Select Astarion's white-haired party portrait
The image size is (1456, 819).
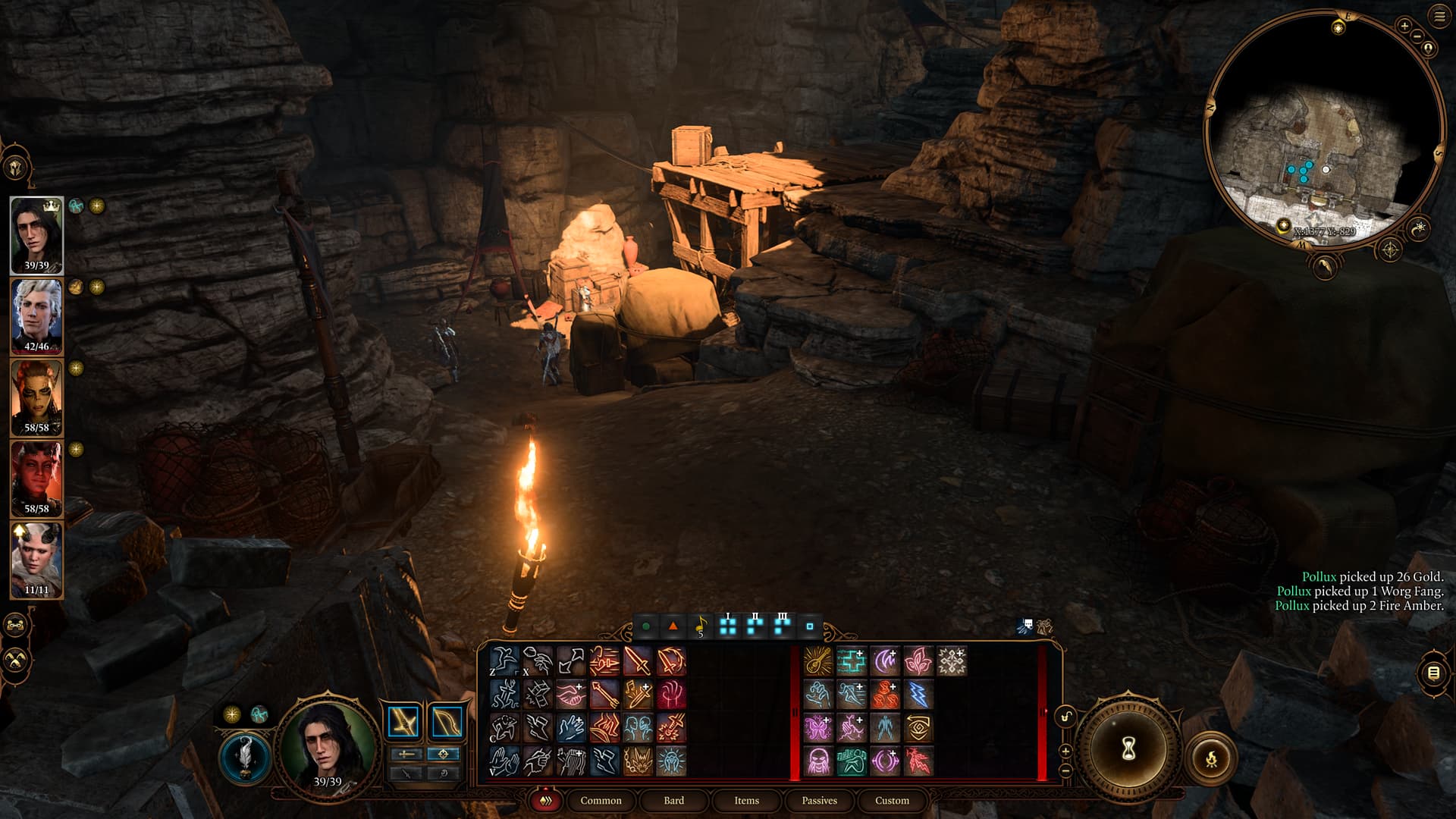click(36, 315)
